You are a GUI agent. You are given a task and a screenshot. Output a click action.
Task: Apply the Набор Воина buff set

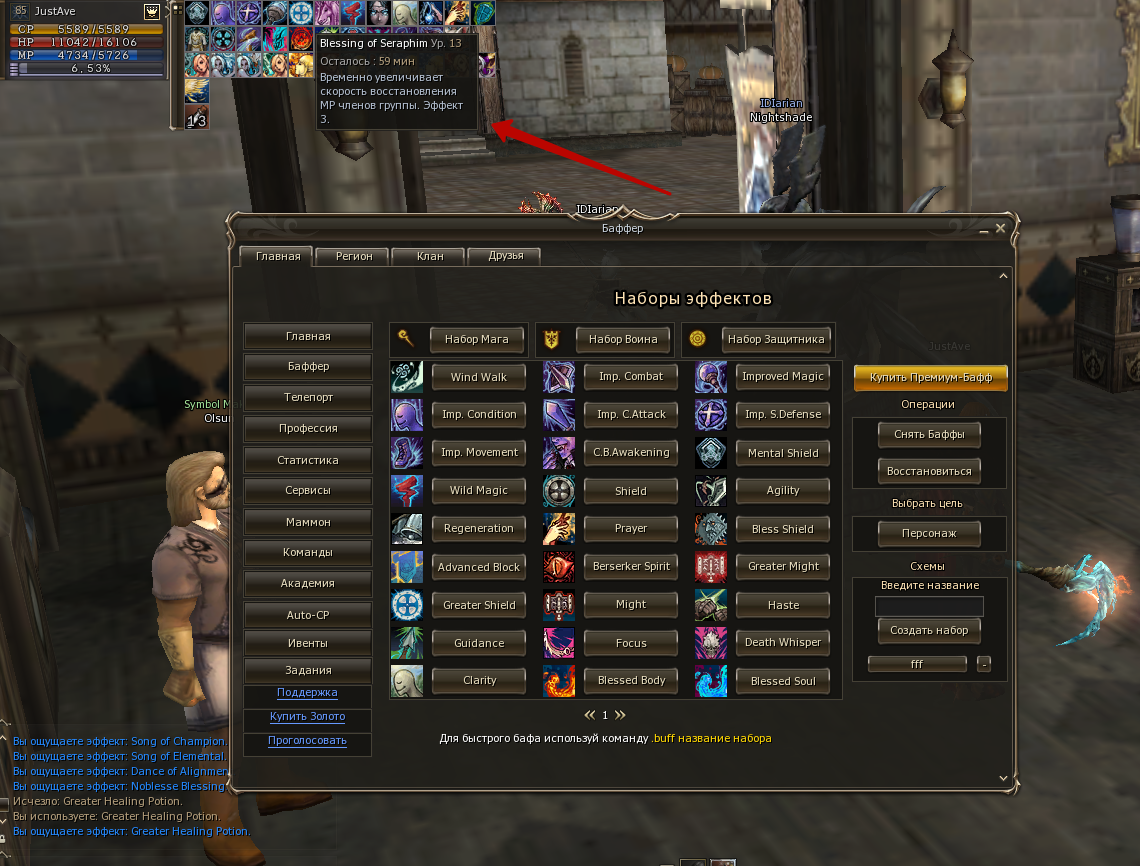point(622,339)
